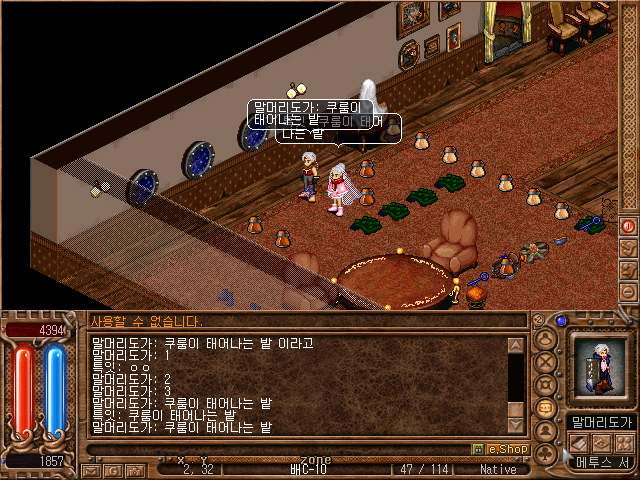The image size is (640, 480).
Task: Click the G button beside the mail icon
Action: pyautogui.click(x=111, y=469)
